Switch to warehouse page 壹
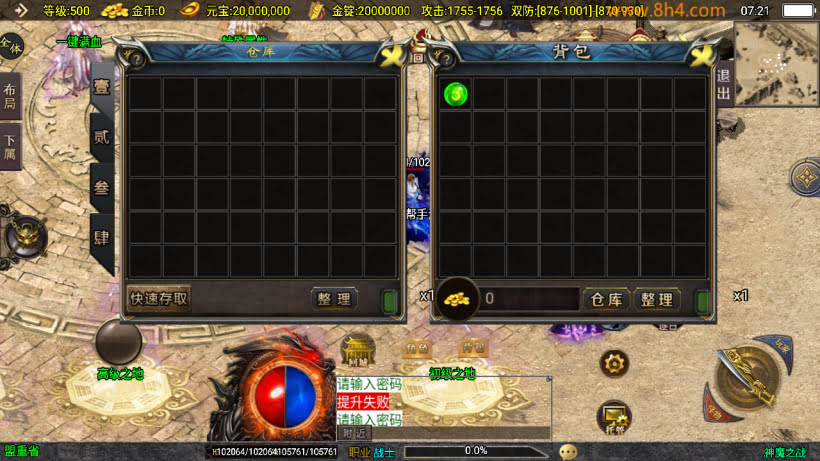 [x=102, y=88]
